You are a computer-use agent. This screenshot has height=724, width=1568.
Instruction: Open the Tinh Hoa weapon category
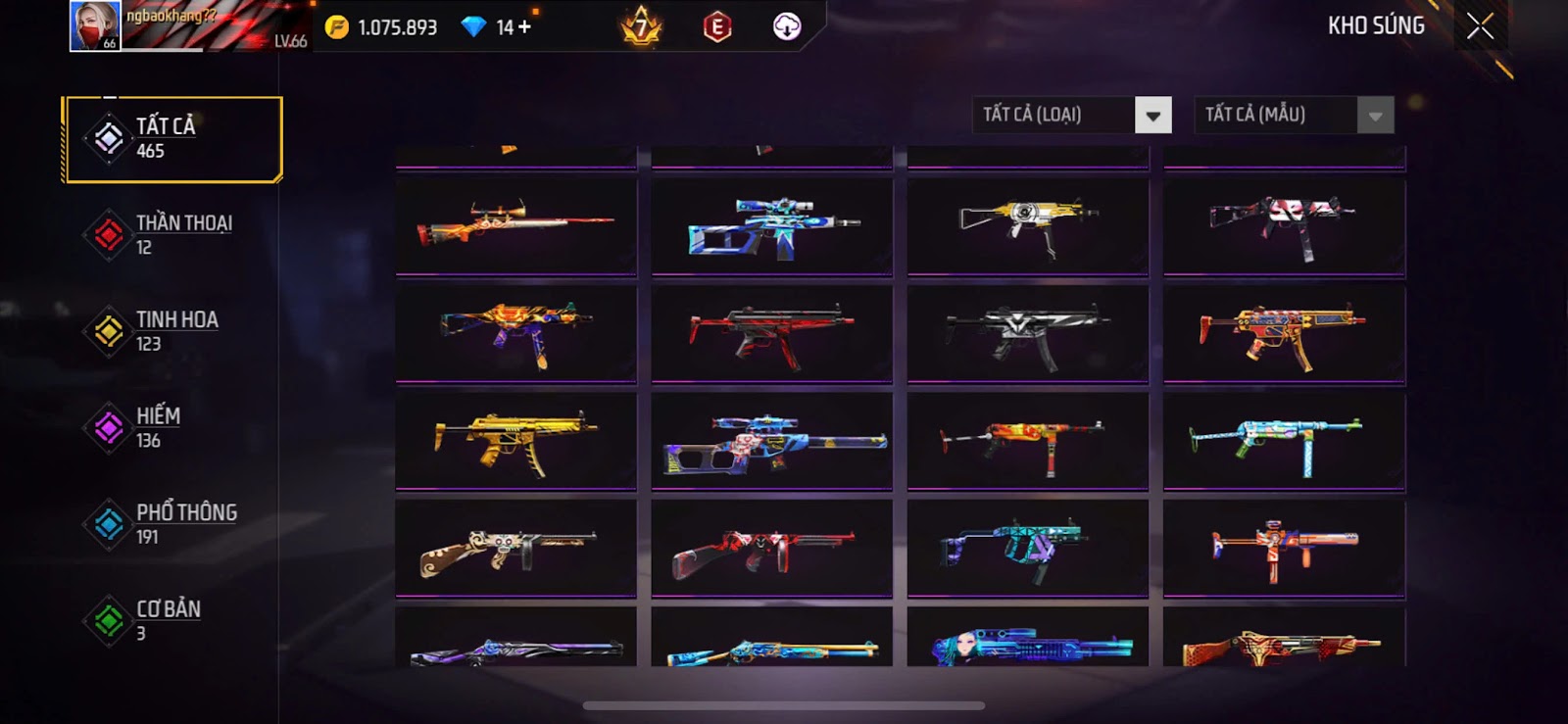click(x=172, y=331)
